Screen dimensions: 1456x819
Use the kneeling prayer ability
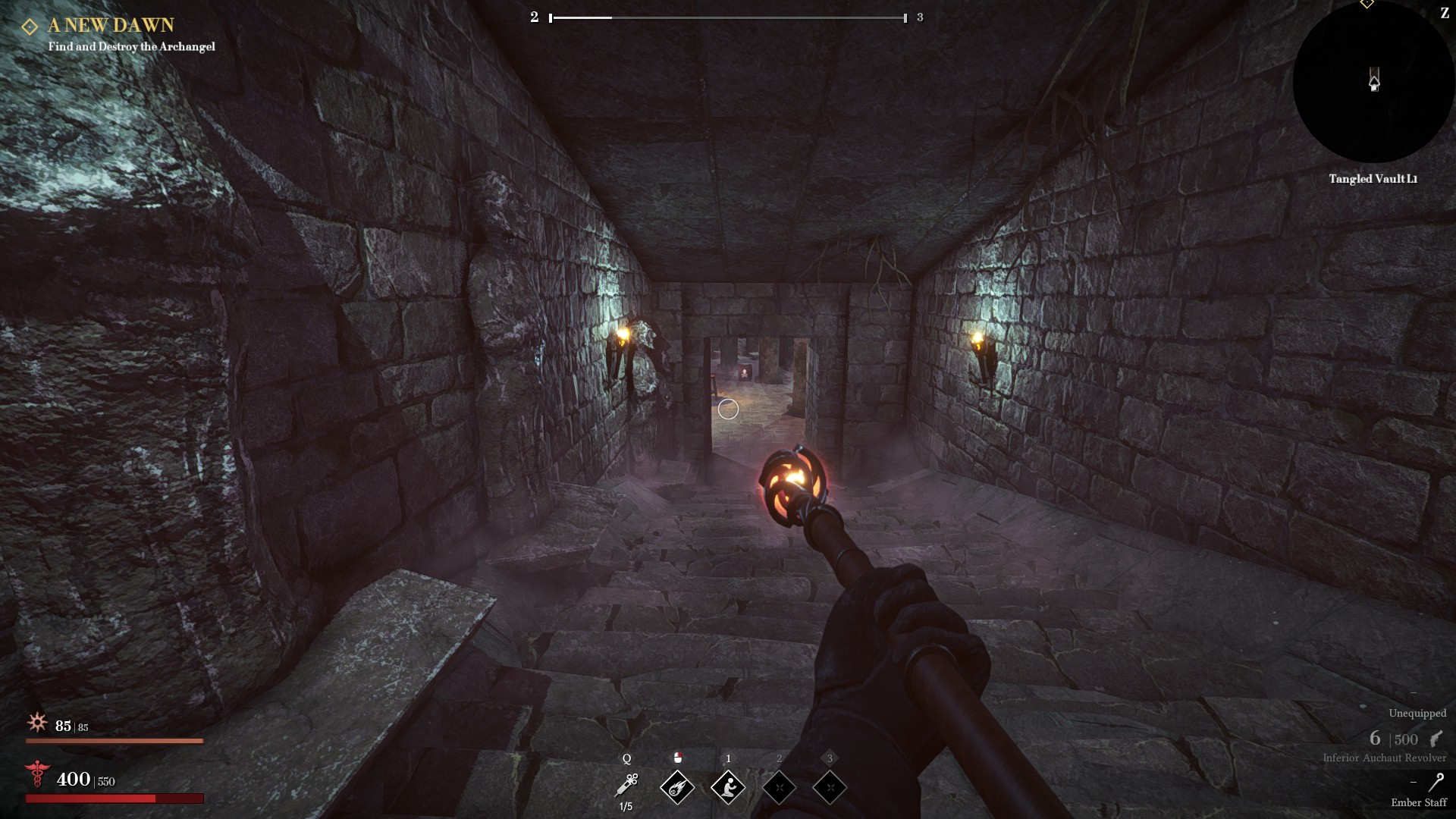click(728, 787)
